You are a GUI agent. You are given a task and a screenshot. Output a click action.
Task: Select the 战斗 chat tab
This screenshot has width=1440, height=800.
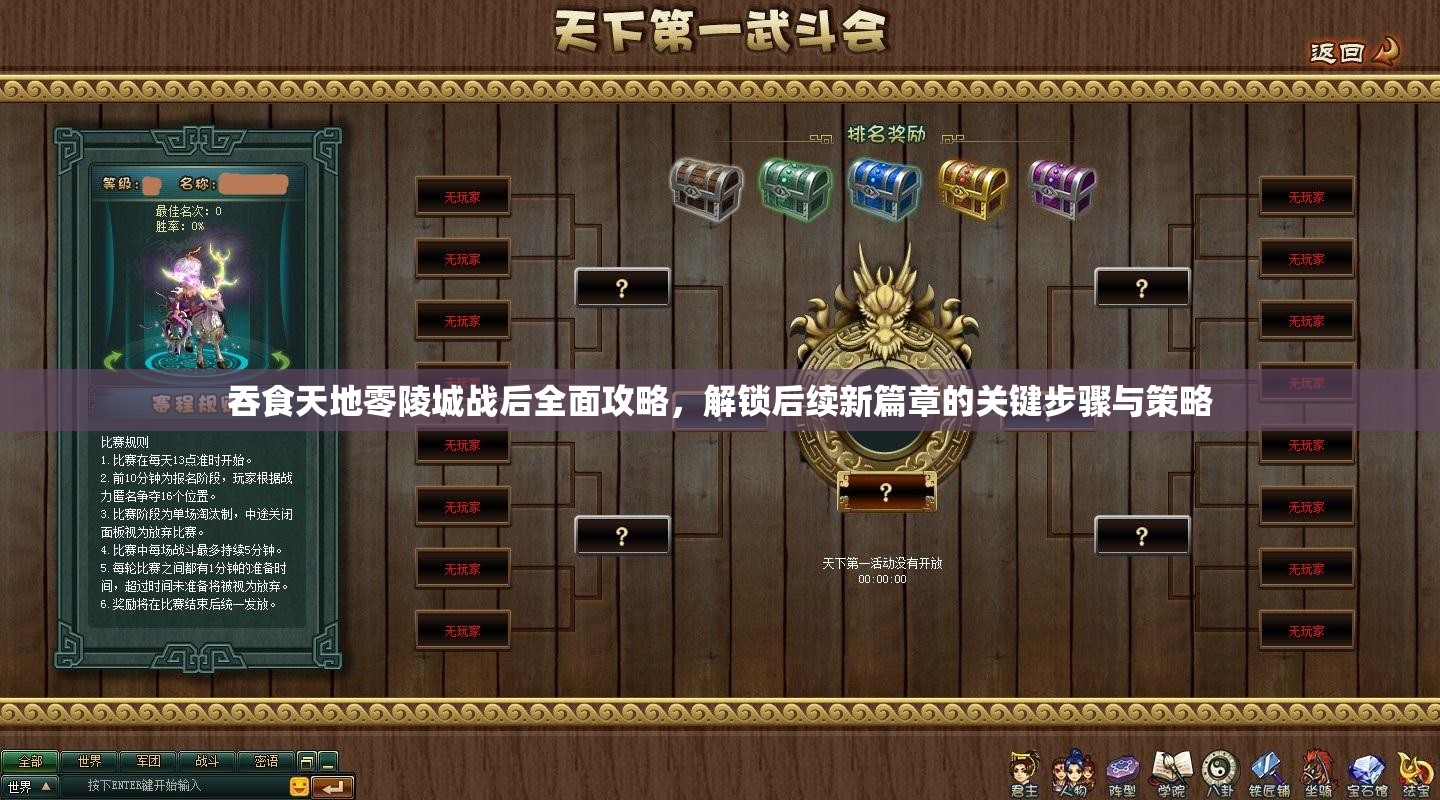click(x=208, y=760)
